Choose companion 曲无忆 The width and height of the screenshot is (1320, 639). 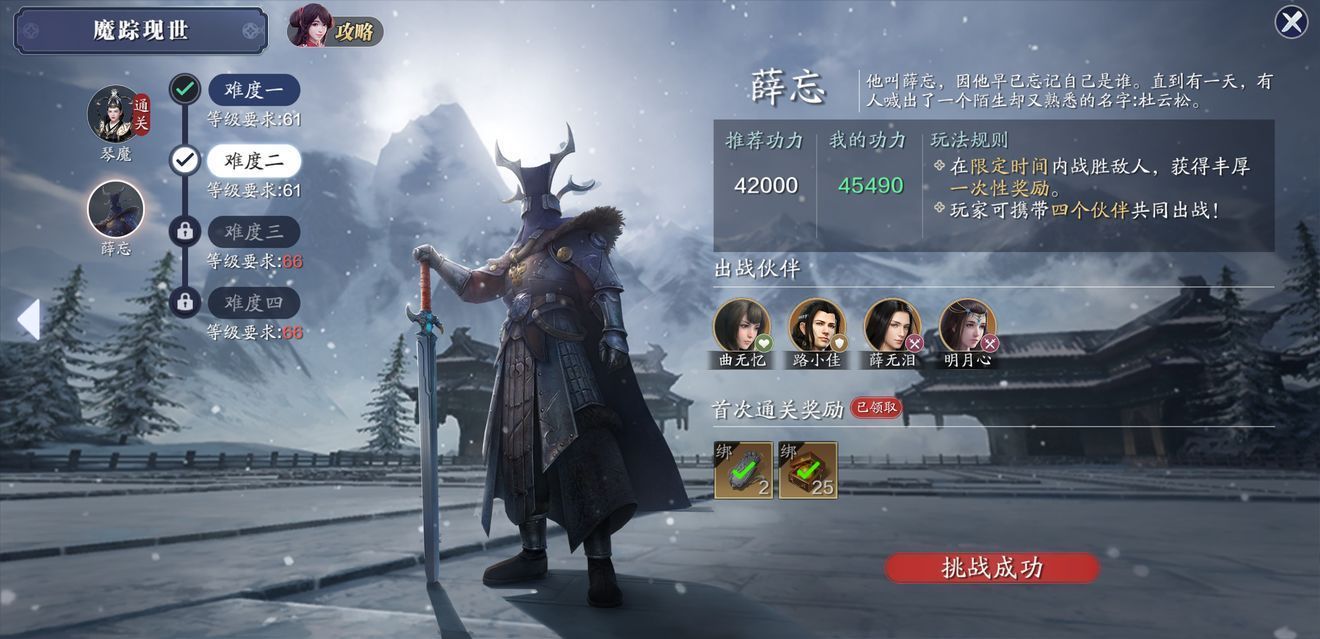click(x=741, y=326)
